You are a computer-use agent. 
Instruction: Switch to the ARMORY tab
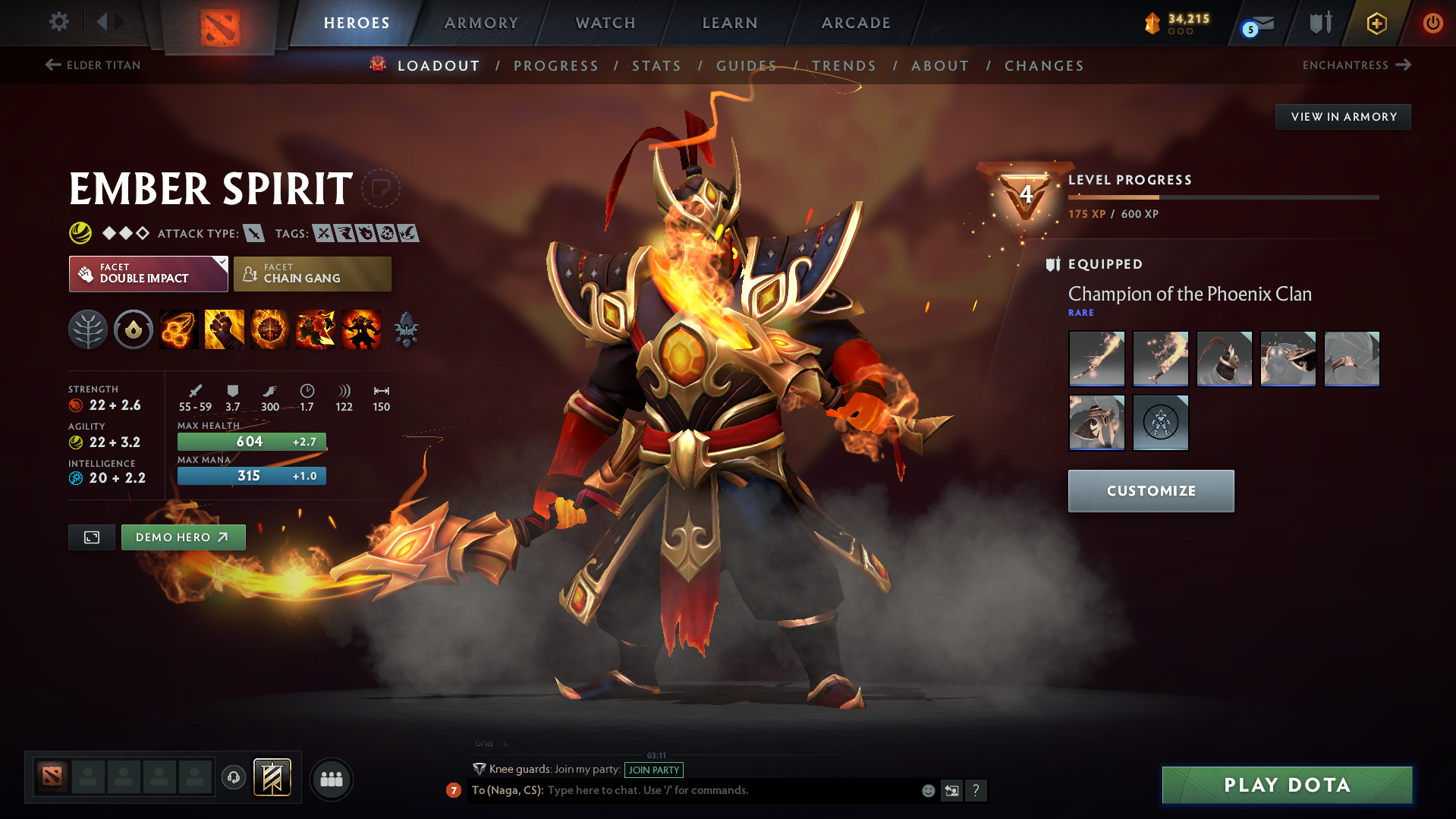481,23
